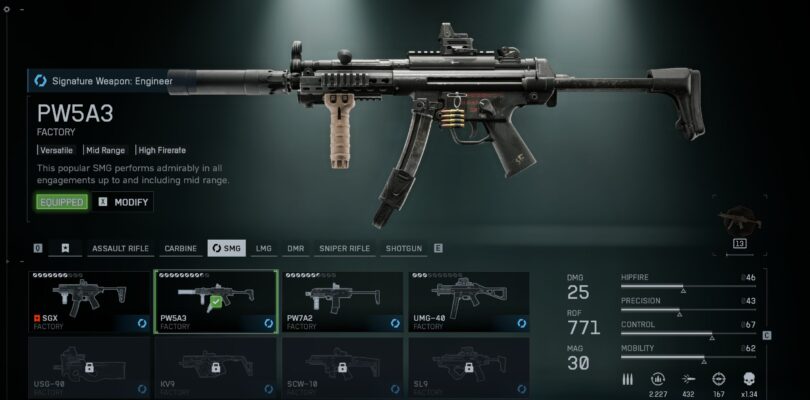The height and width of the screenshot is (400, 810).
Task: Click the locked USG-90 tile
Action: (88, 367)
